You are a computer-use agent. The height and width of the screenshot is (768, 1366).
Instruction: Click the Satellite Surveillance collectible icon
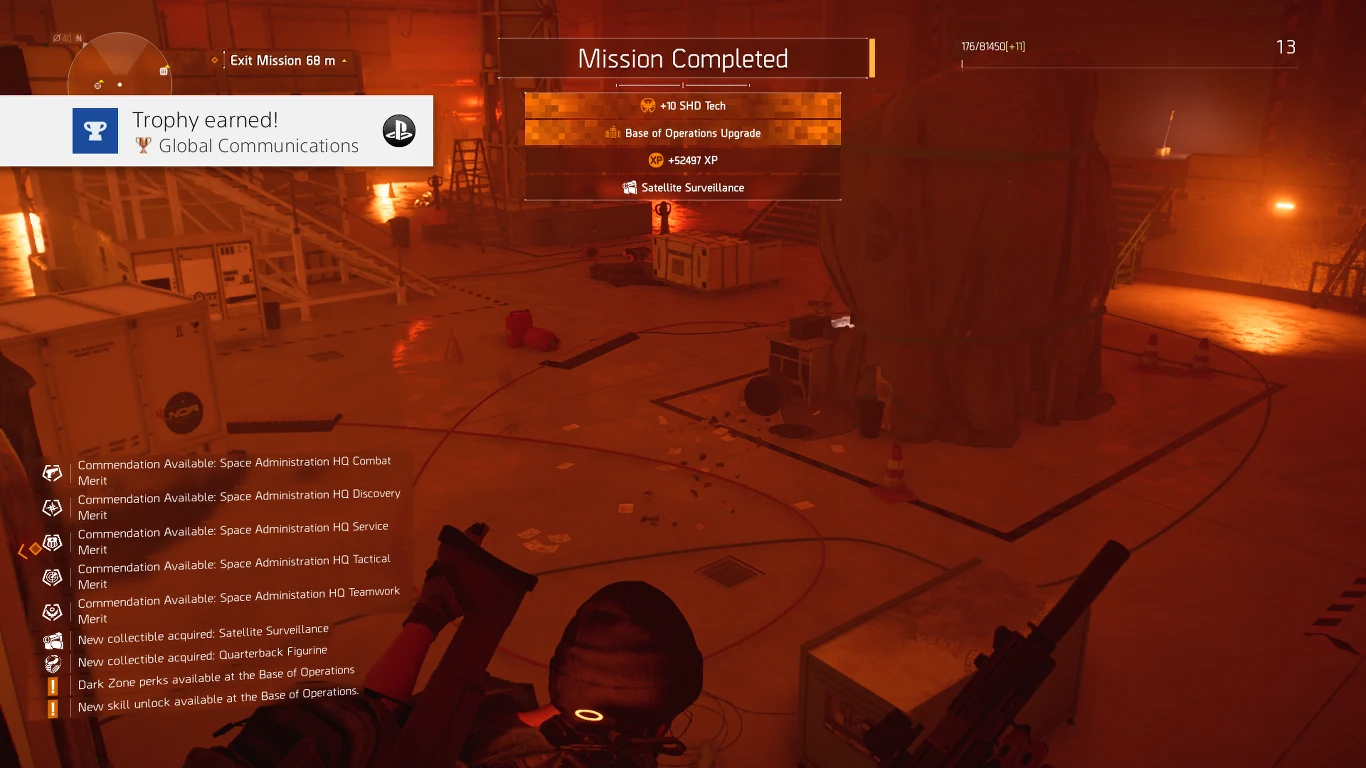tap(630, 187)
